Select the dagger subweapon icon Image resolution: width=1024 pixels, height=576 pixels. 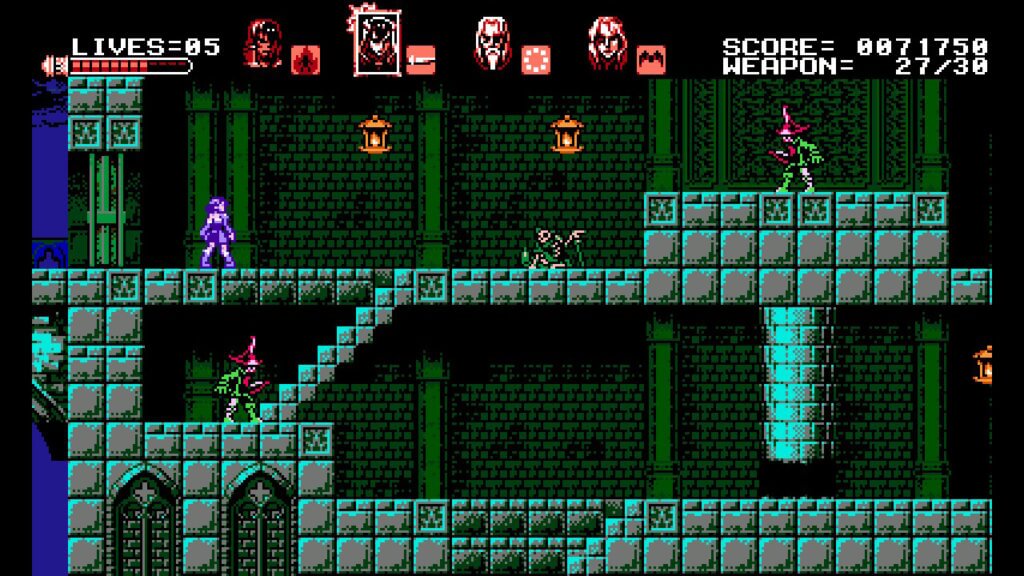point(421,60)
